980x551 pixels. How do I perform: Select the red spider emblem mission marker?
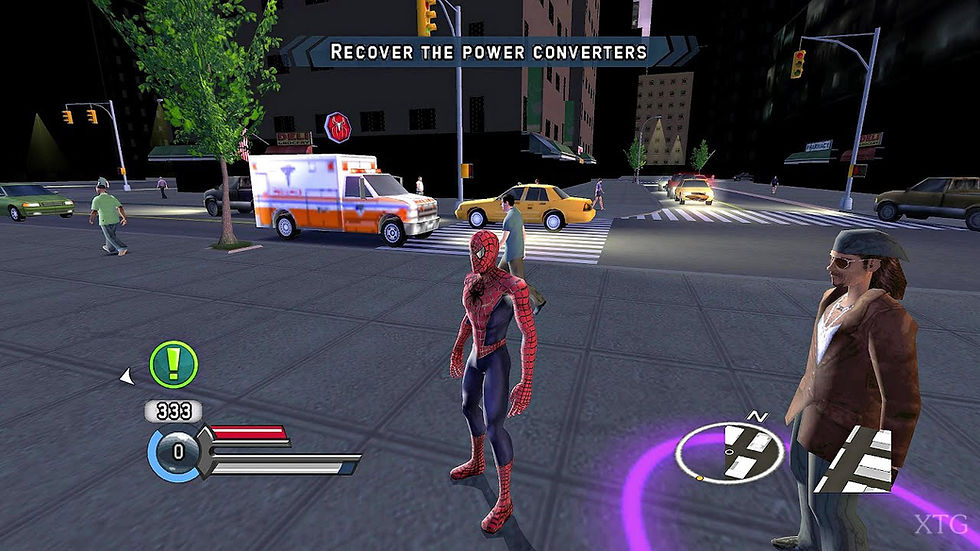(337, 127)
